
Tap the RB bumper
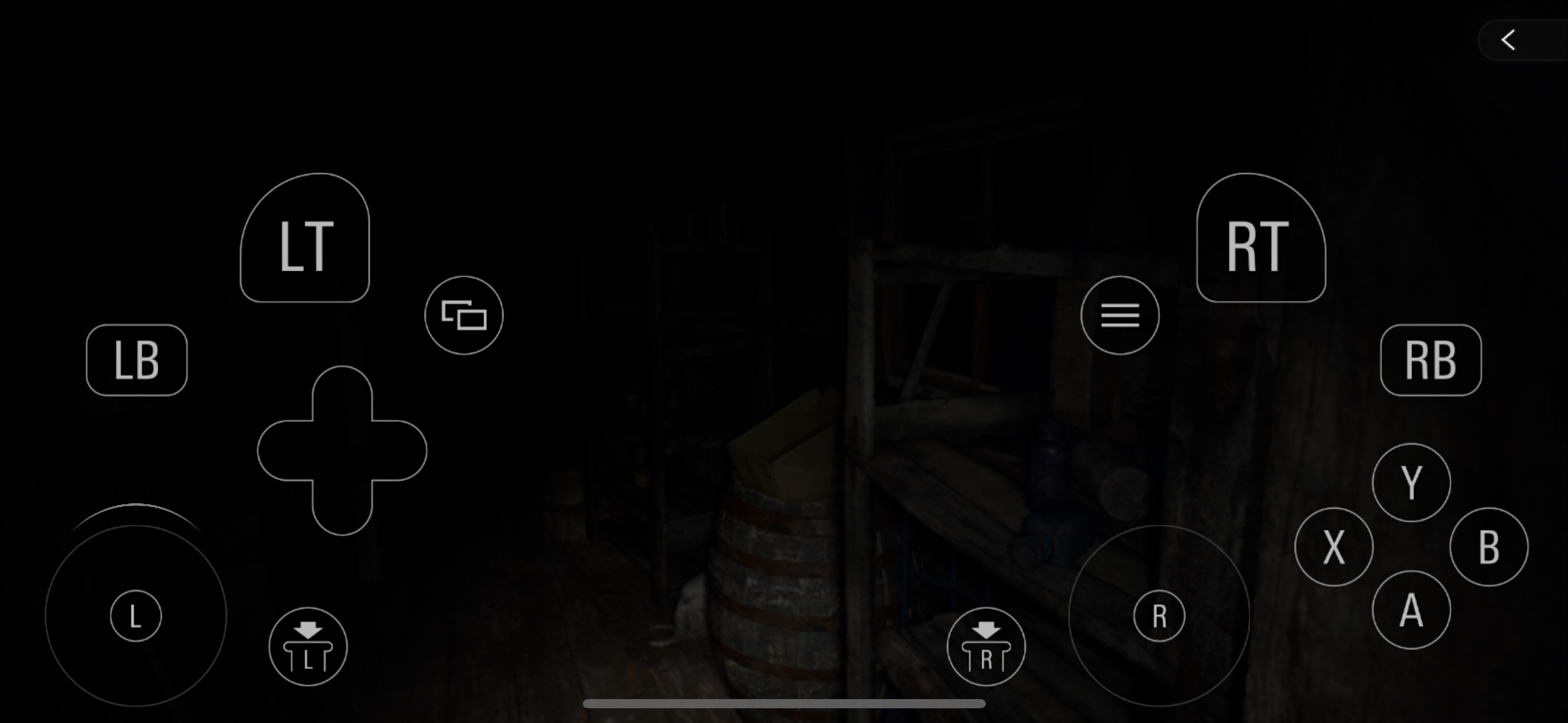[x=1431, y=360]
